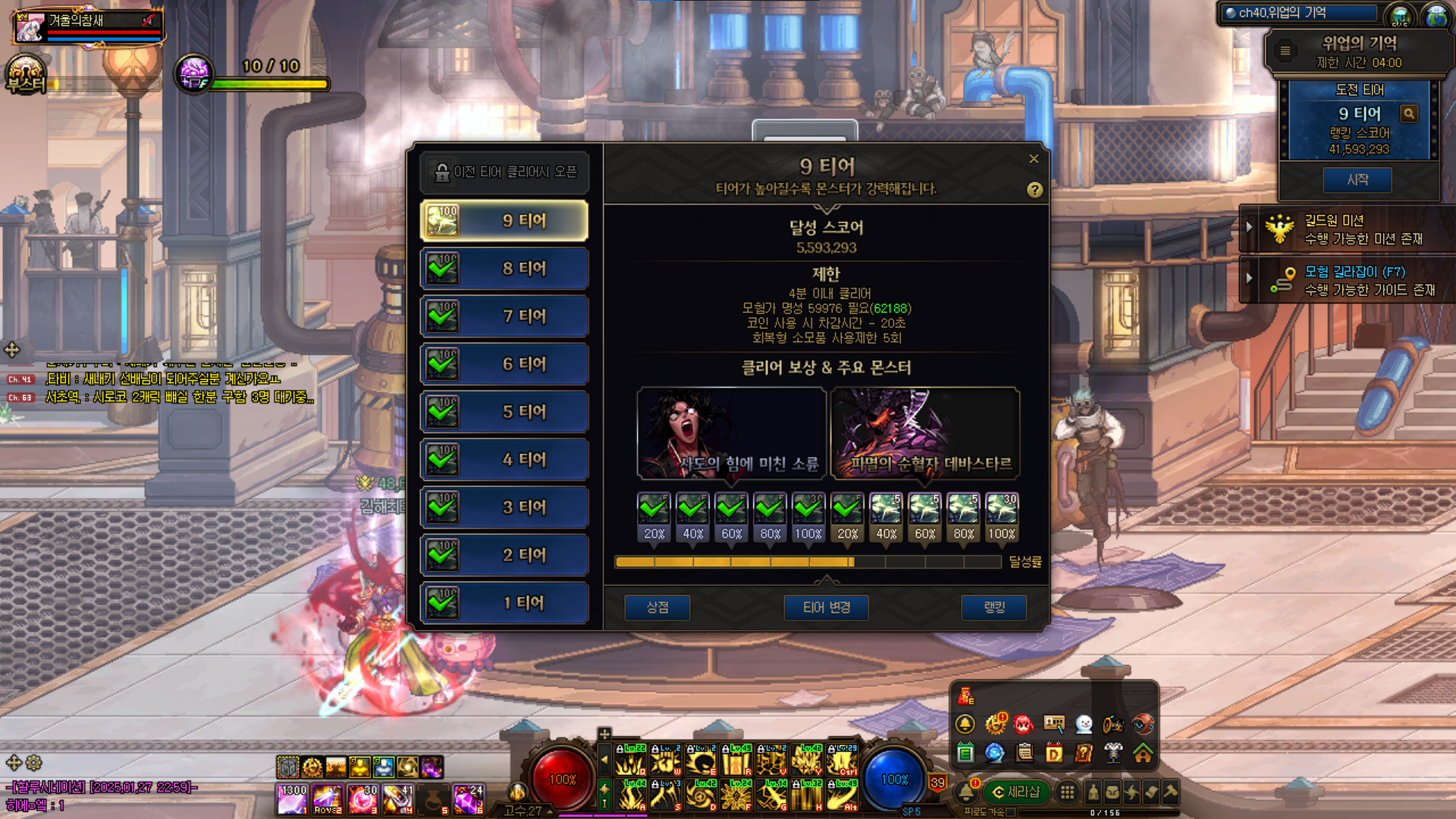
Task: Click the 부스터 booster icon
Action: pos(26,76)
